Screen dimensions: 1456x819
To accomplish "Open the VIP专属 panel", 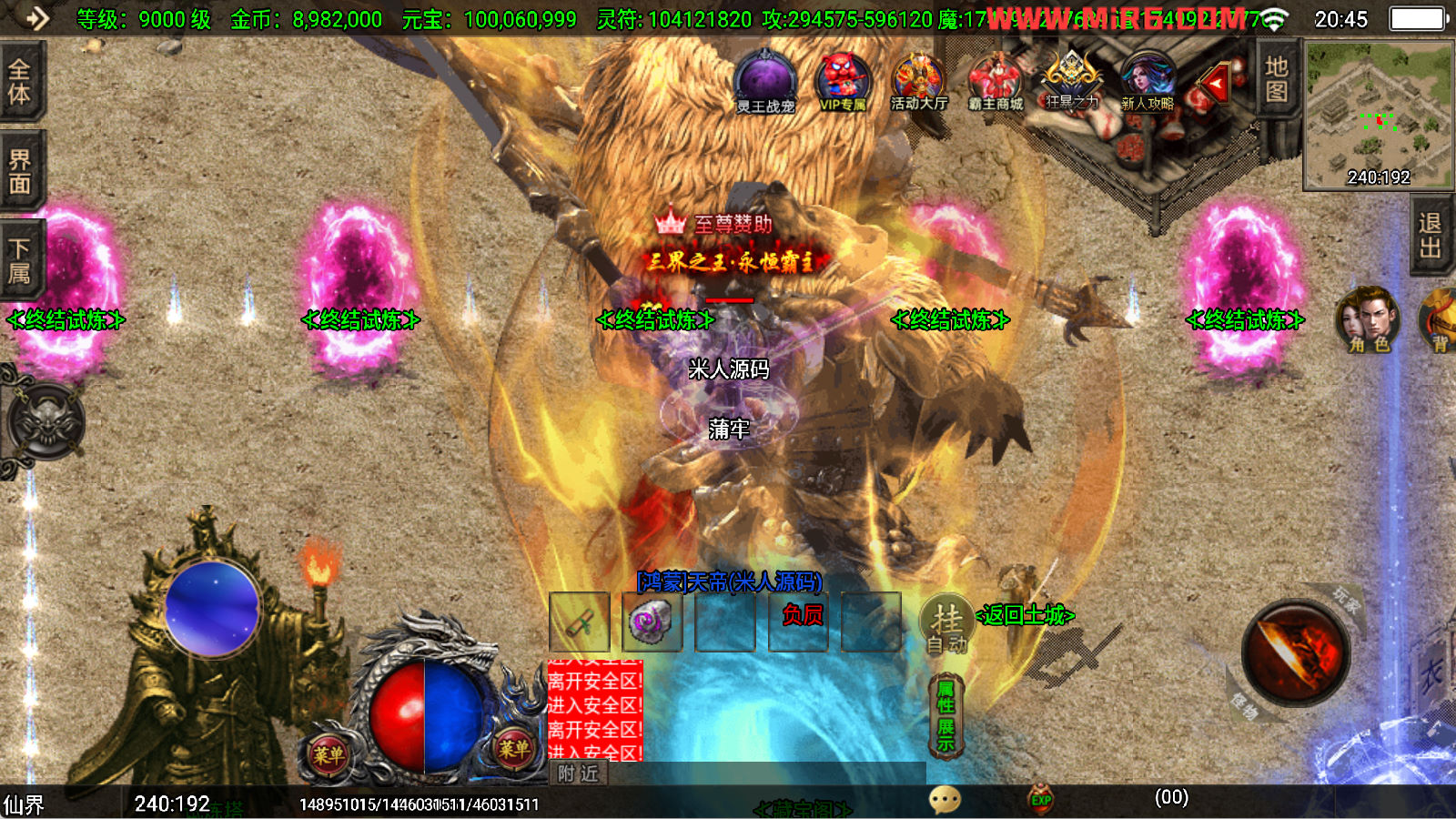I will [x=843, y=82].
